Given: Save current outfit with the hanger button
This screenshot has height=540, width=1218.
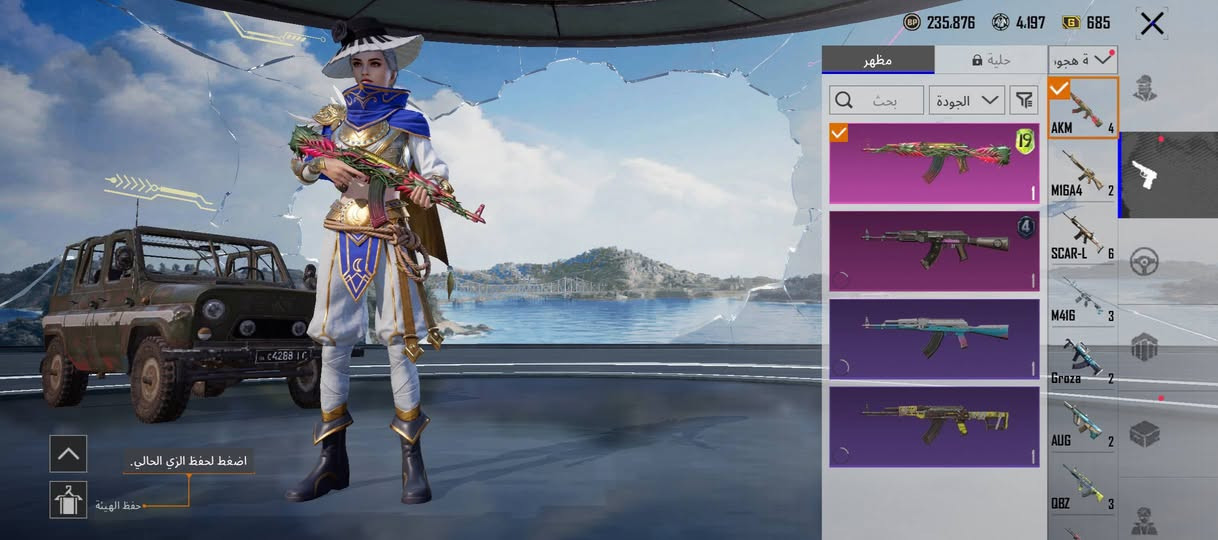Looking at the screenshot, I should pyautogui.click(x=68, y=499).
